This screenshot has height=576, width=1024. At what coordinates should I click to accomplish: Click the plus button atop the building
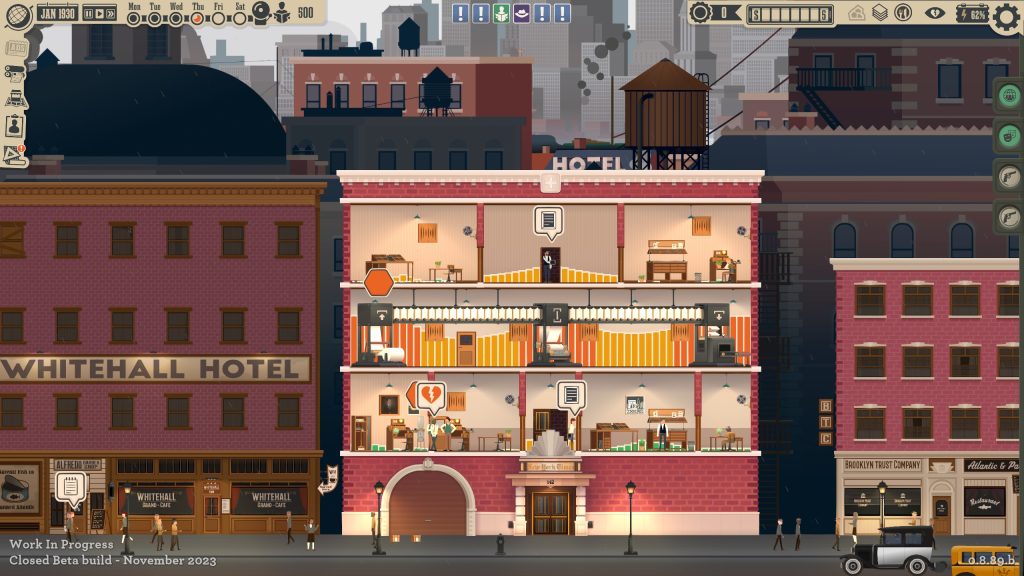pyautogui.click(x=549, y=183)
